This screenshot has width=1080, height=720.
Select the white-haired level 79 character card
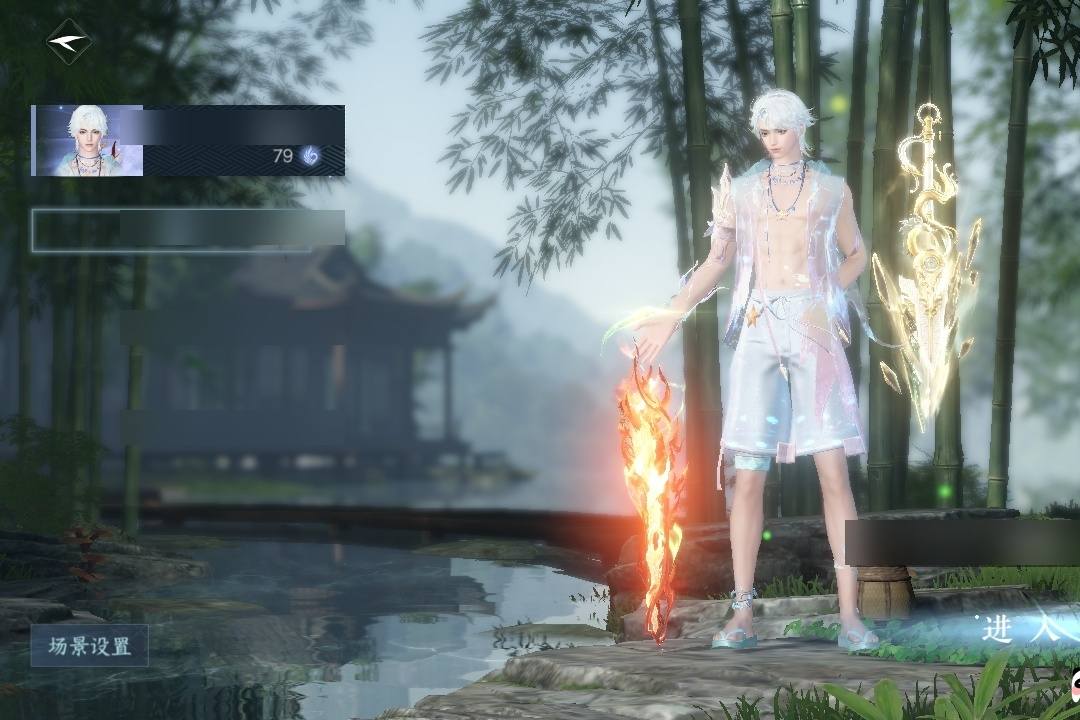point(188,141)
